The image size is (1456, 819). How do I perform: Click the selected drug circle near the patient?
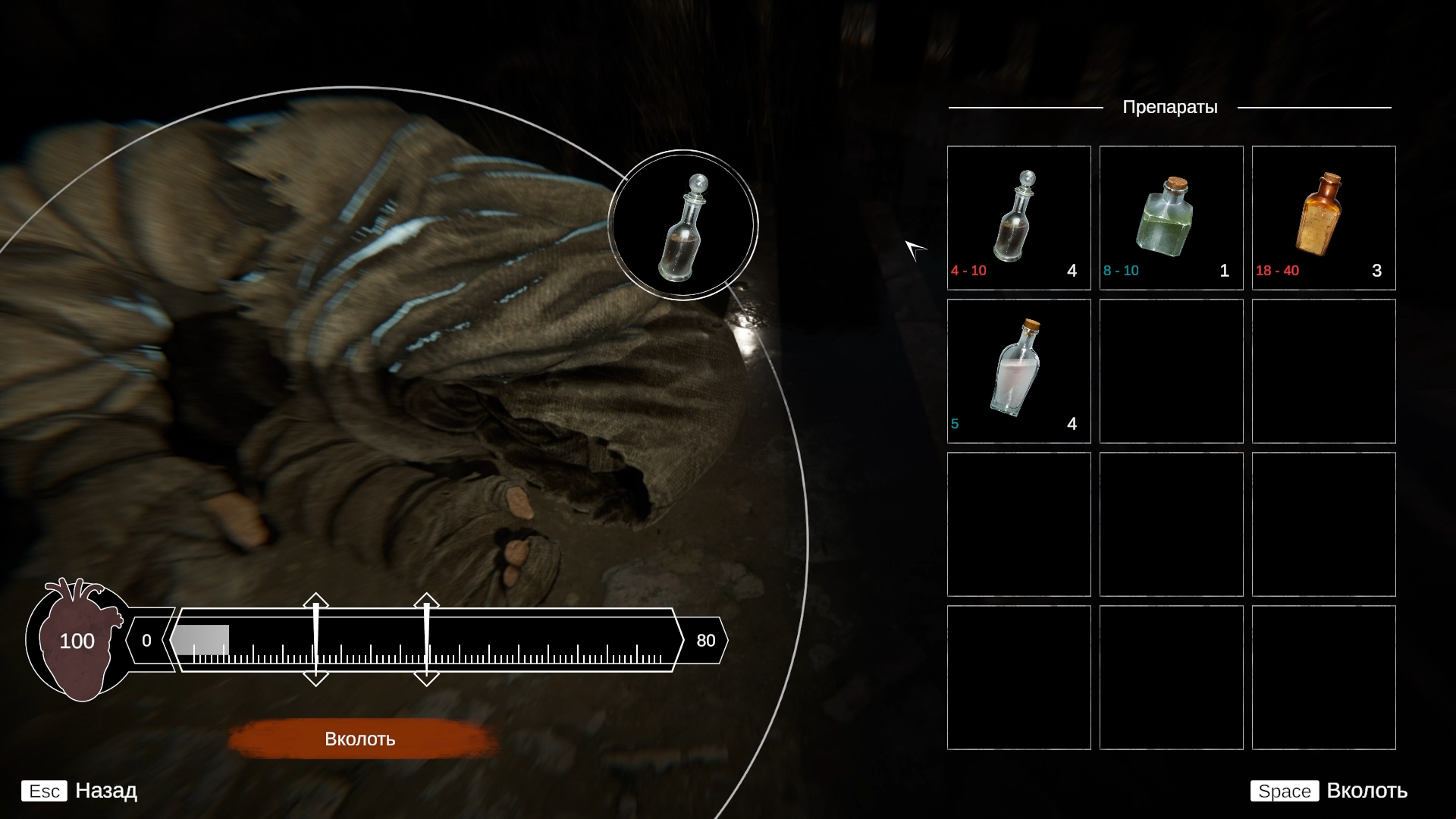pos(682,225)
